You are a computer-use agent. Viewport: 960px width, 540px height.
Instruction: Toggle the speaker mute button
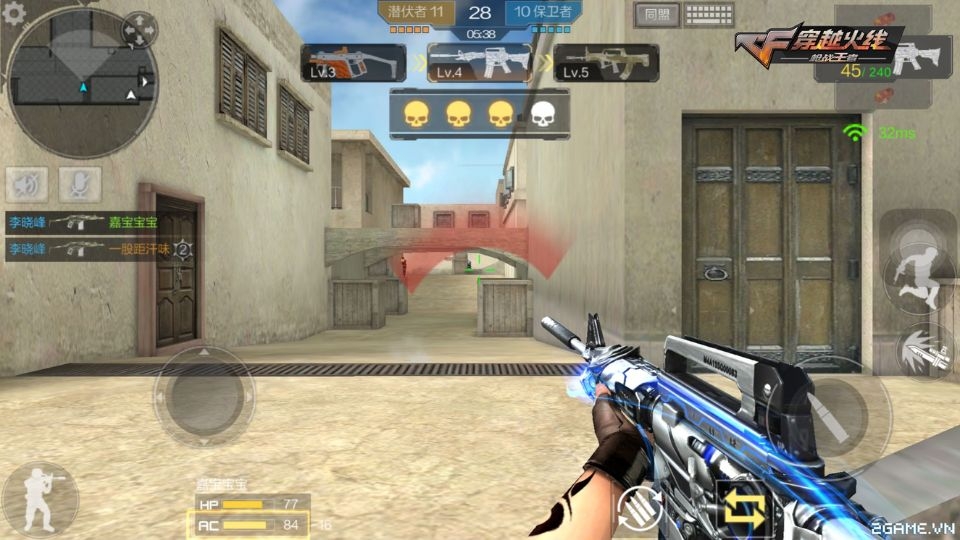coord(29,185)
